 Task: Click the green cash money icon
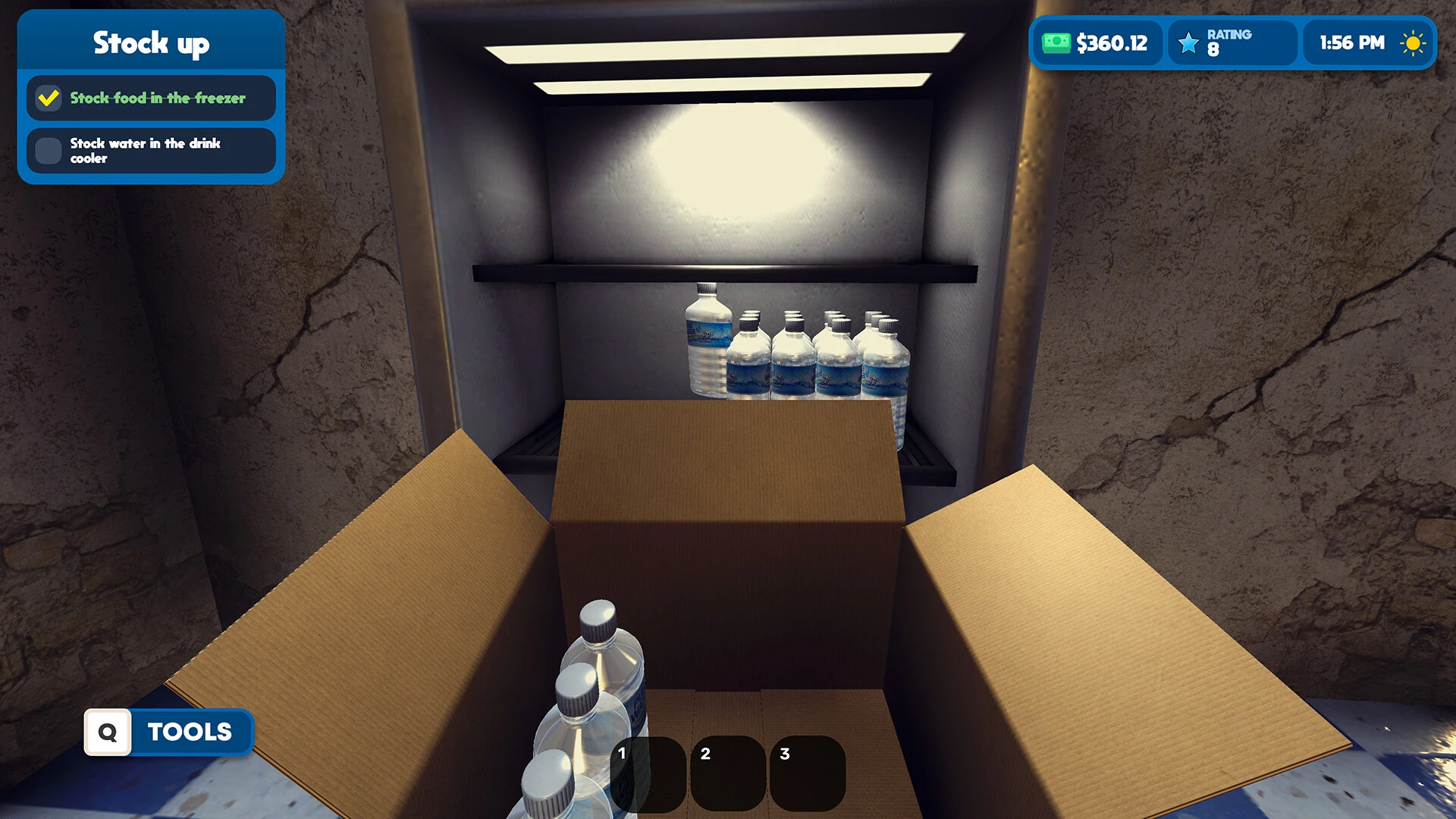(x=1056, y=43)
